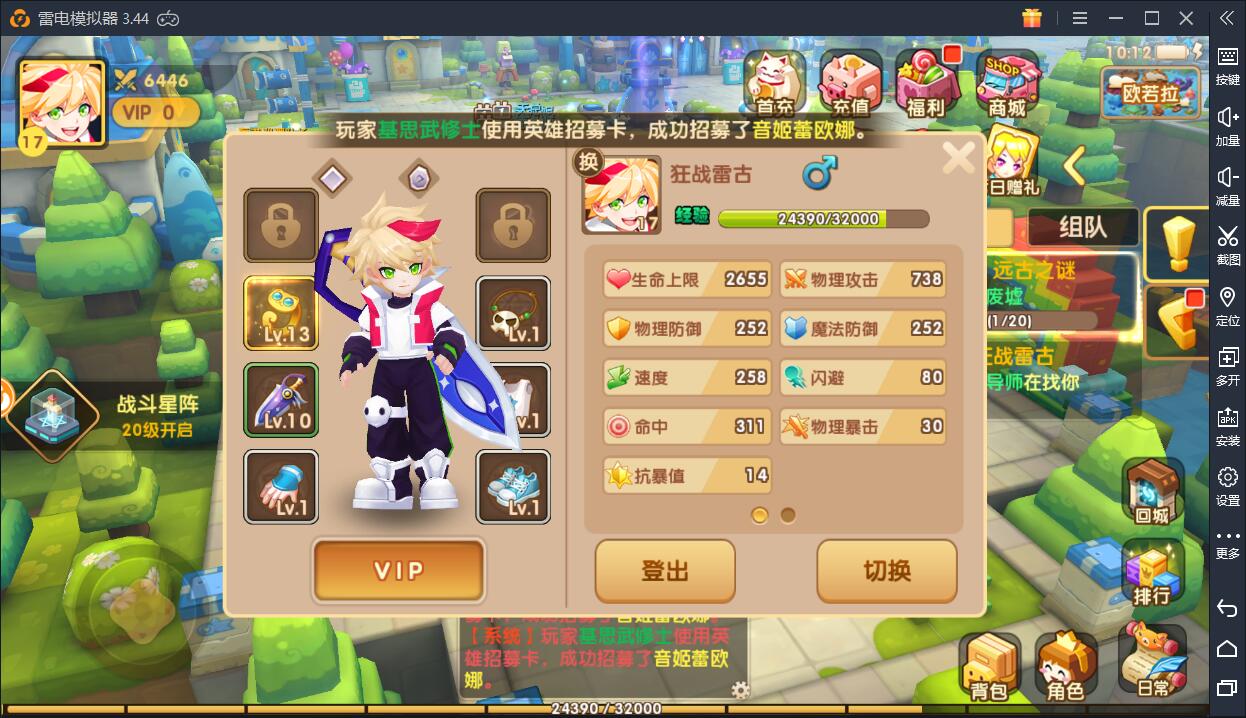
Task: Select the Lv.1 blue glove slot
Action: (281, 486)
